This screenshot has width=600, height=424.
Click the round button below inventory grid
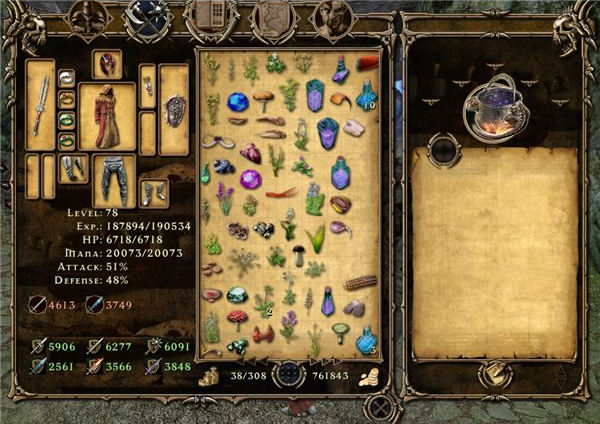pos(290,376)
